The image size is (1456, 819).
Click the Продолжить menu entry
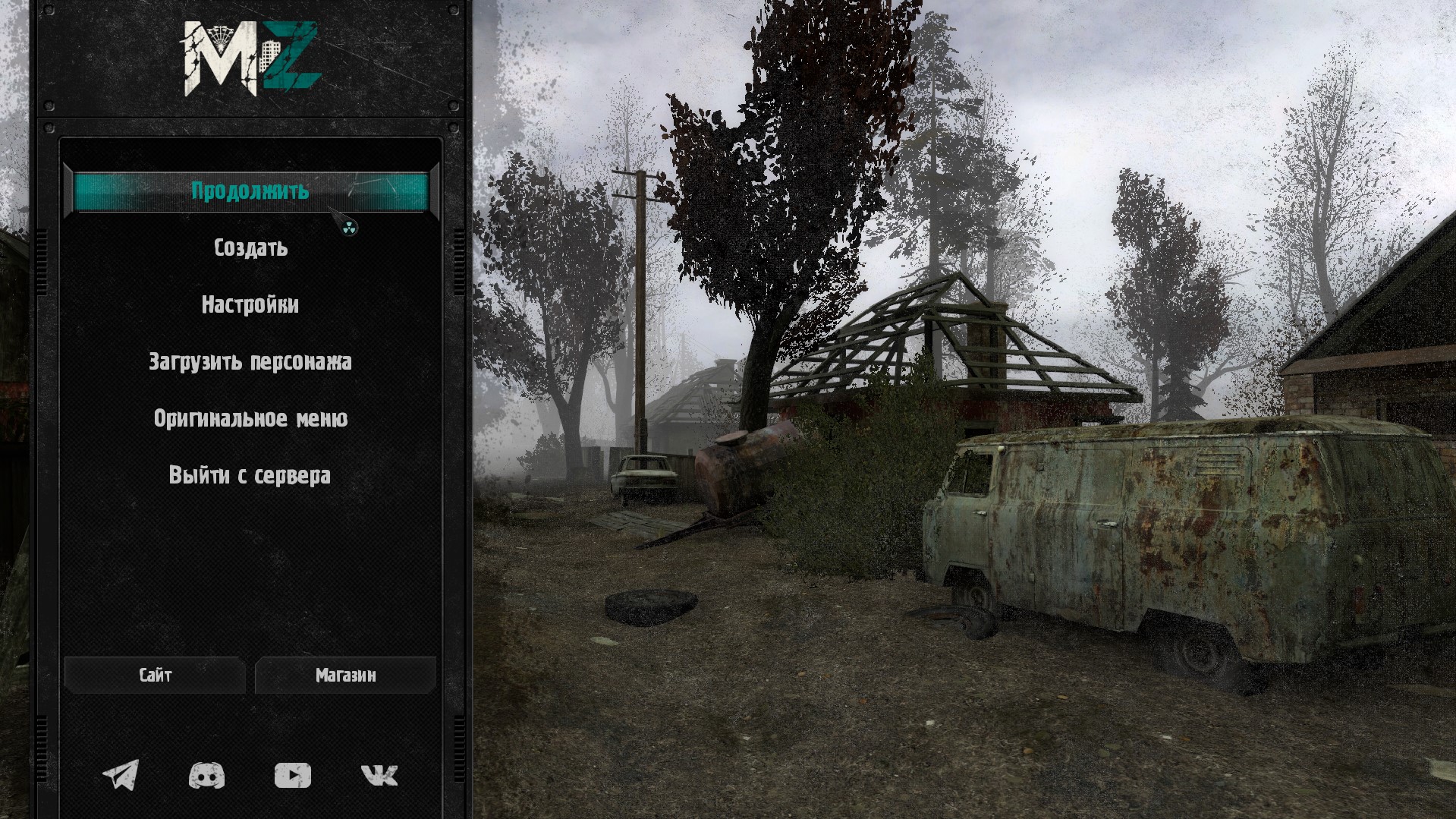[250, 191]
